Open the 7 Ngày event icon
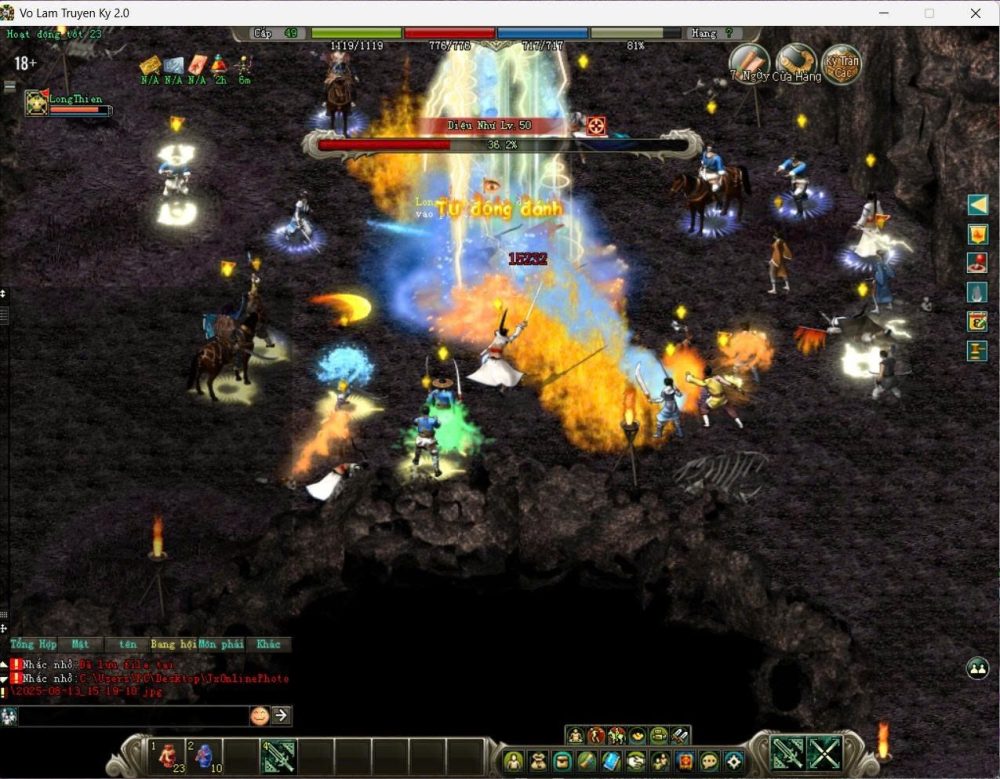 click(x=749, y=63)
